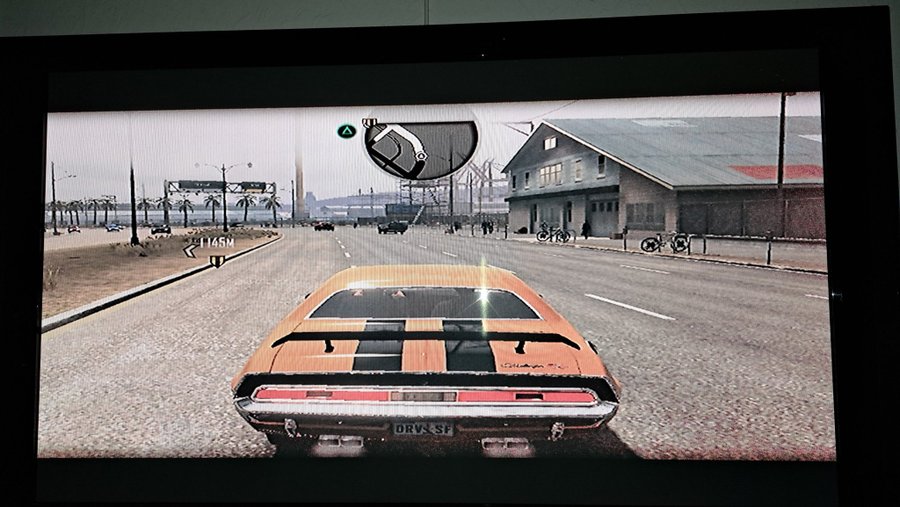Click the checkered flag on the minimap edge
Image resolution: width=900 pixels, height=507 pixels.
pos(370,124)
